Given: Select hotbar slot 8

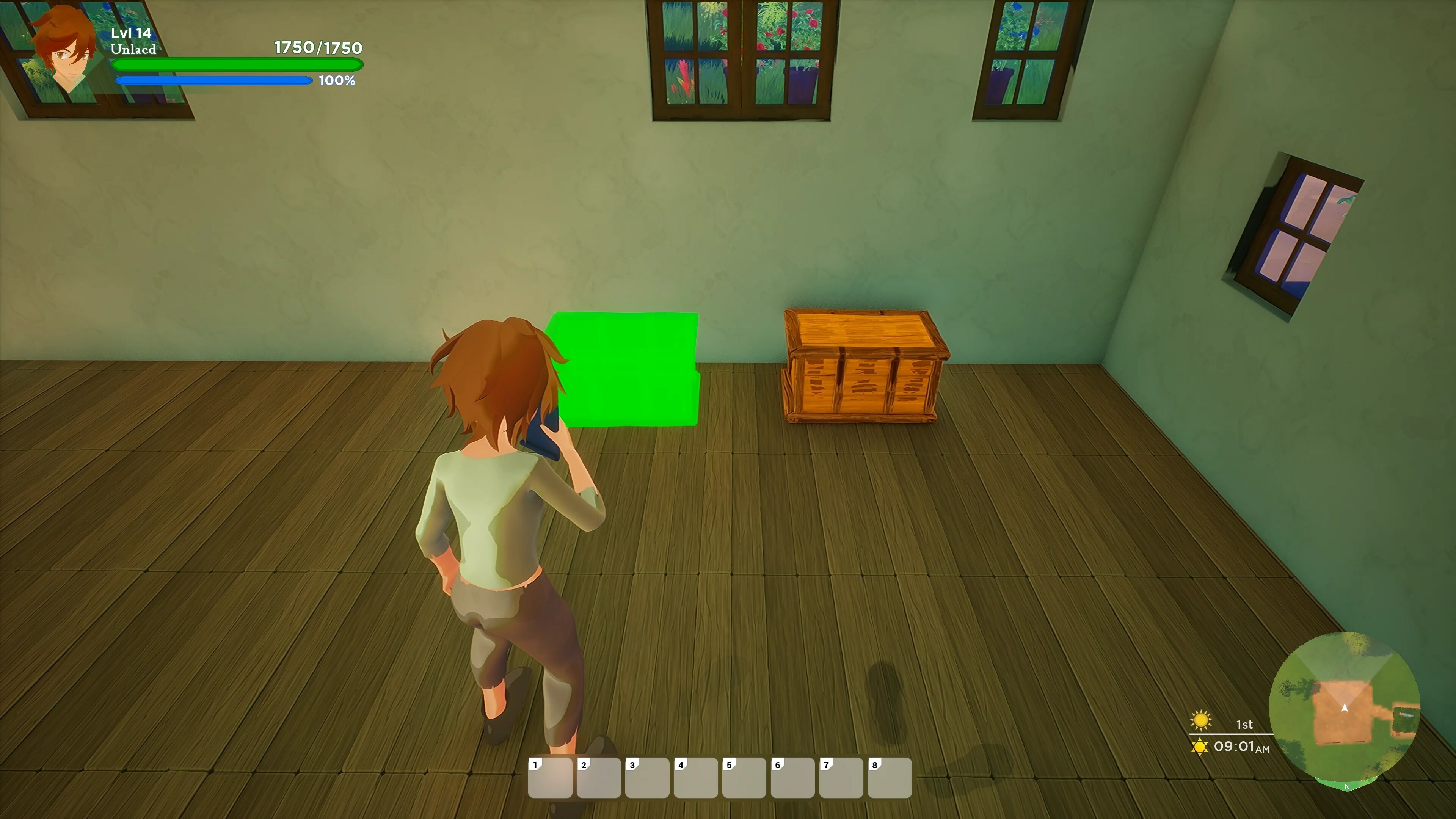Looking at the screenshot, I should click(888, 780).
